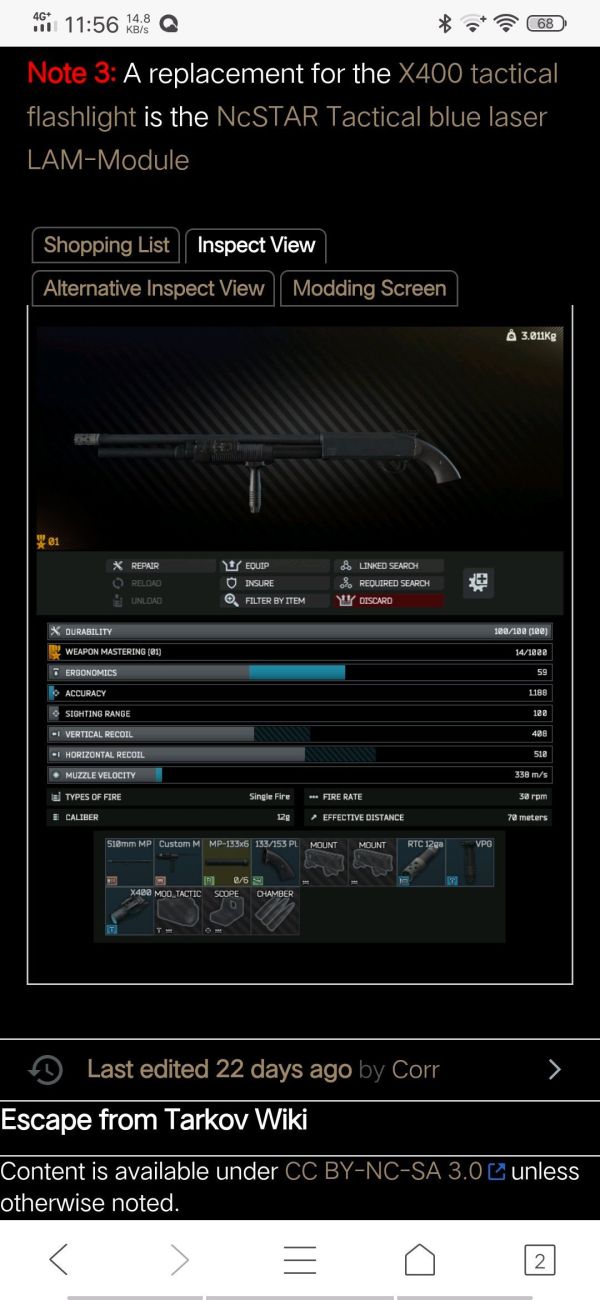The image size is (600, 1300).
Task: Run a Required Search
Action: [393, 583]
